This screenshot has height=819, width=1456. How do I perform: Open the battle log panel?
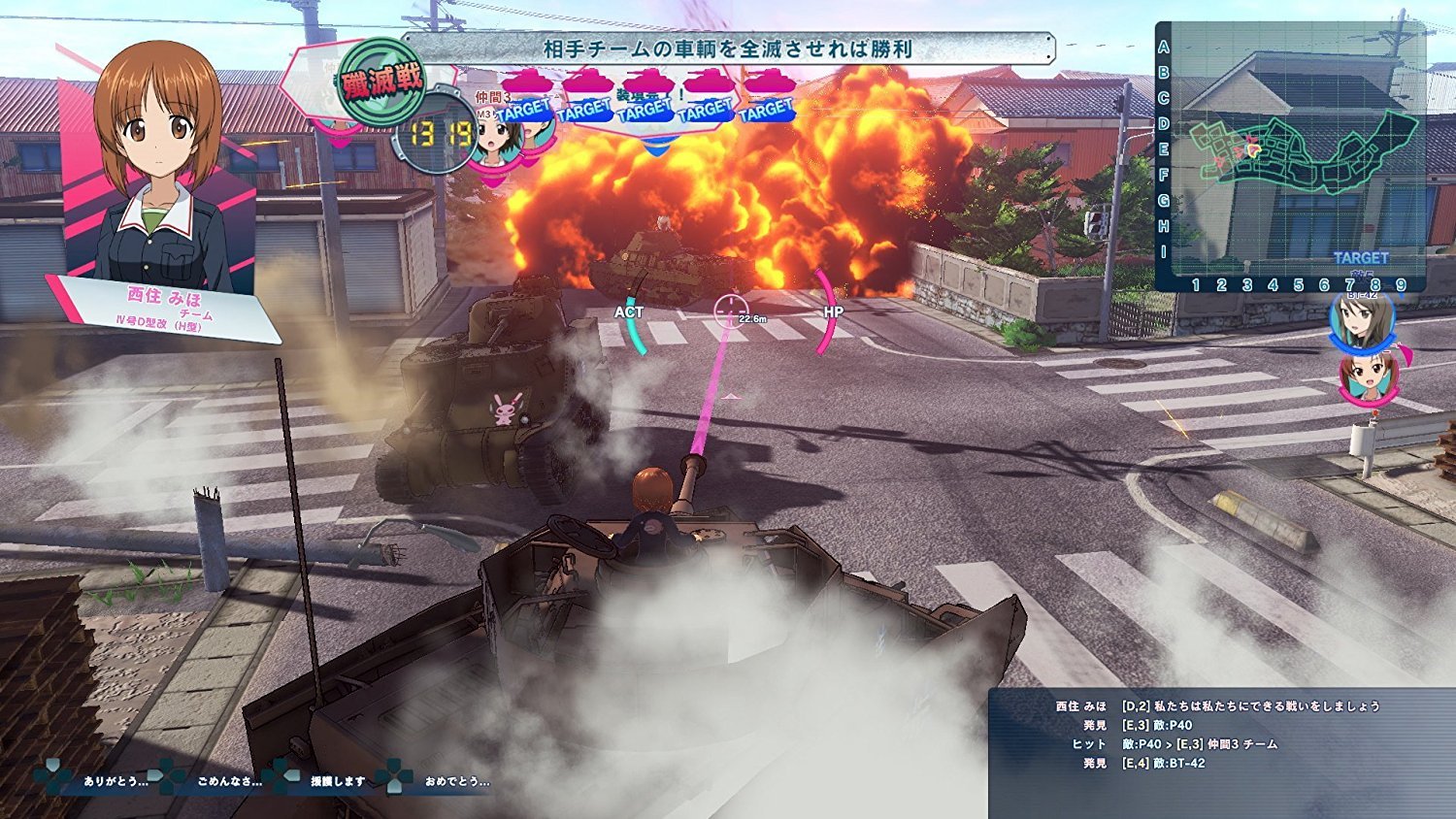1221,752
